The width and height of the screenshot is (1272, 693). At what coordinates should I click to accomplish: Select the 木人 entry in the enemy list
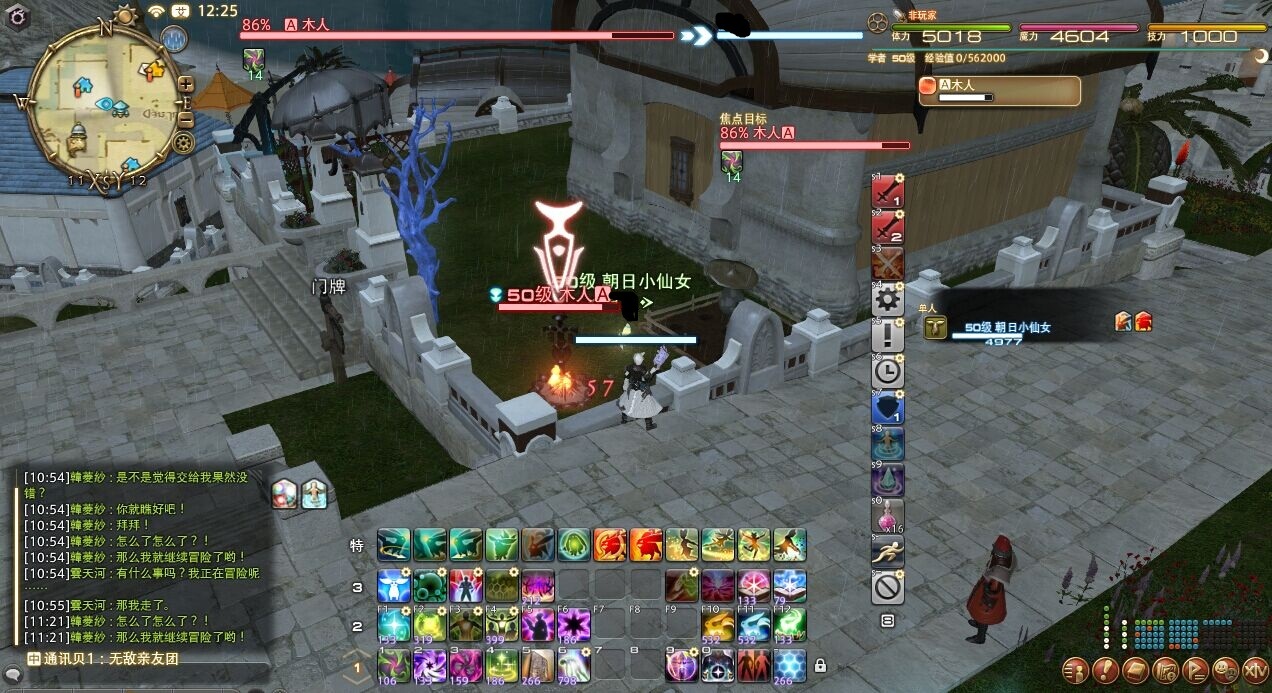coord(999,91)
